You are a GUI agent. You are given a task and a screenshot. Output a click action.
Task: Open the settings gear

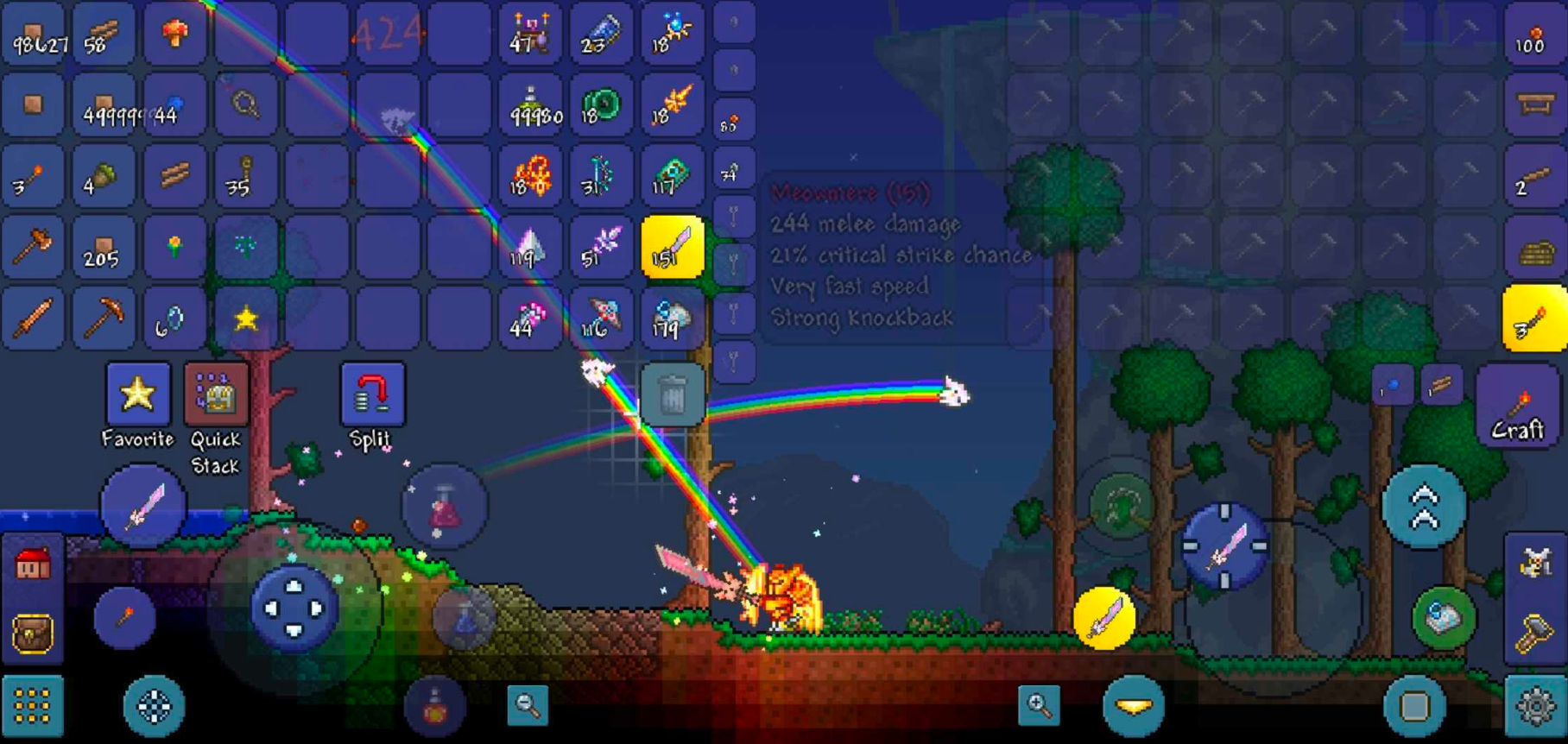[1535, 707]
